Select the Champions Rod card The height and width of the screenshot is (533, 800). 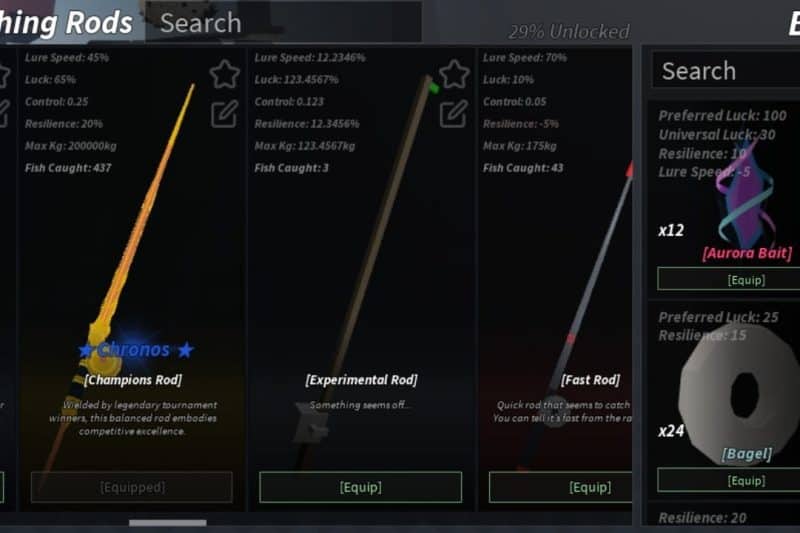click(130, 260)
